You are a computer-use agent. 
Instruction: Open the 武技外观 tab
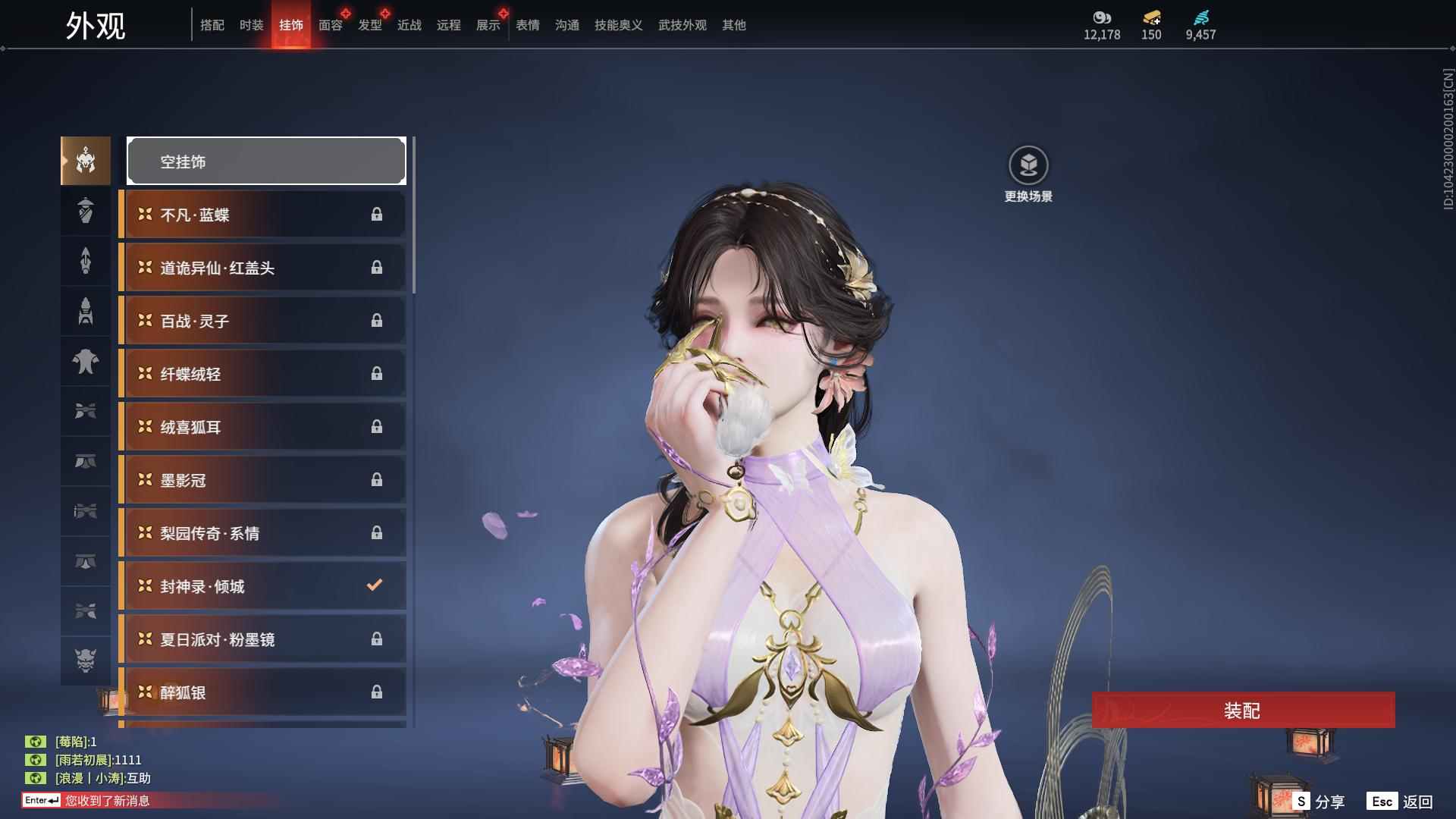coord(682,25)
